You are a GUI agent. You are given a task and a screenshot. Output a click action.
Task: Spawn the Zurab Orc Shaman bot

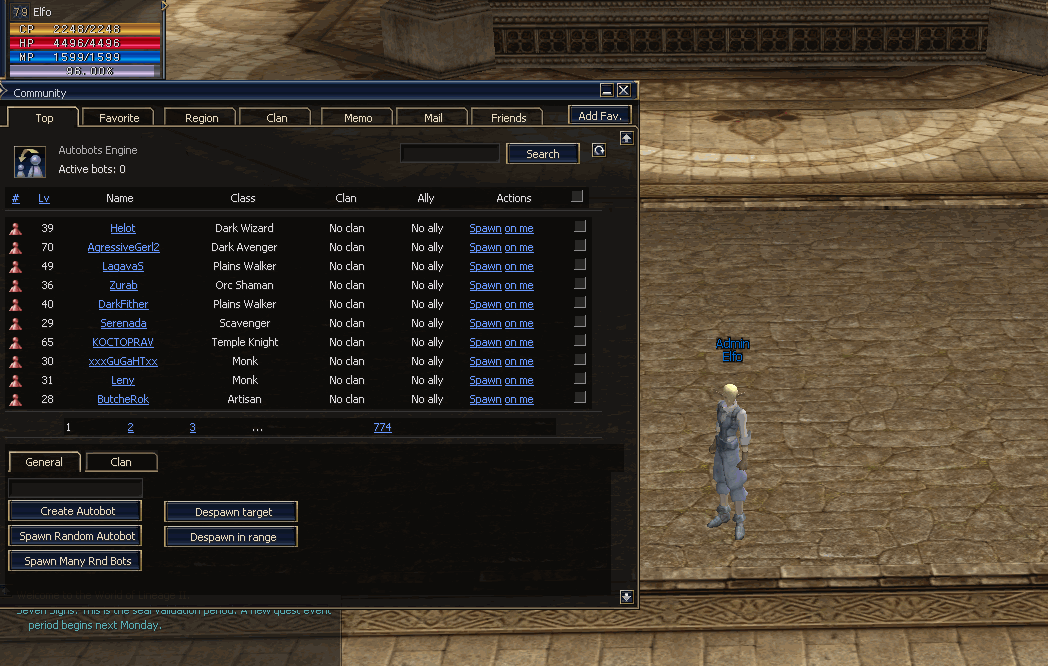[485, 285]
